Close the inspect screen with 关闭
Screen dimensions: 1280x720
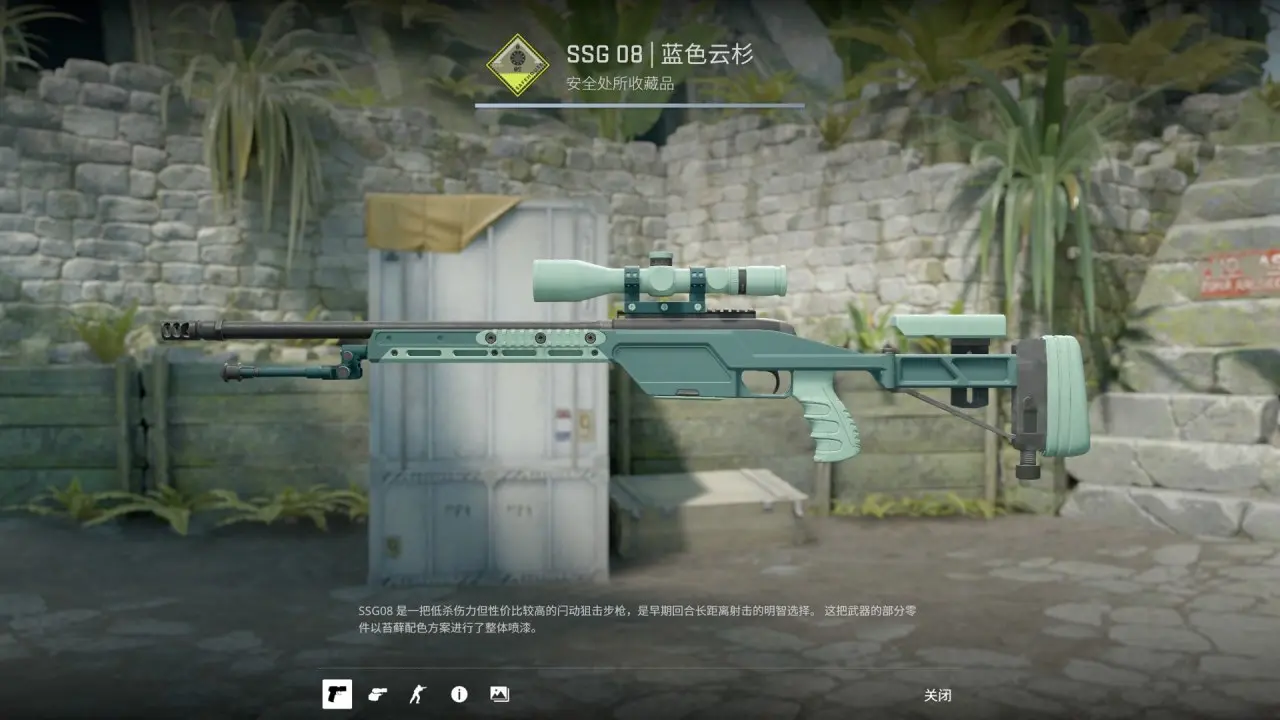pos(937,695)
